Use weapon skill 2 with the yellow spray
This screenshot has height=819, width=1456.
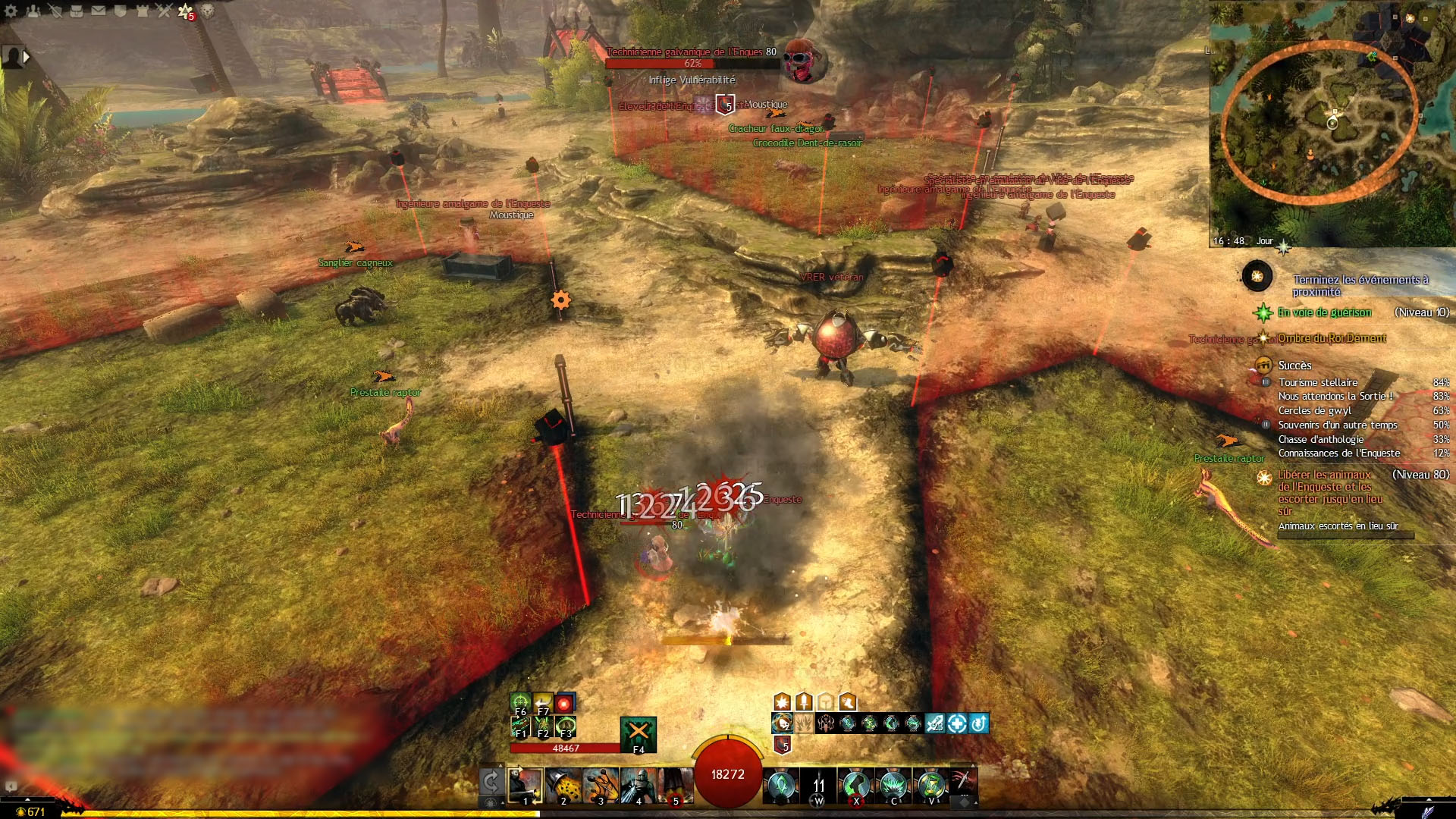[x=563, y=785]
